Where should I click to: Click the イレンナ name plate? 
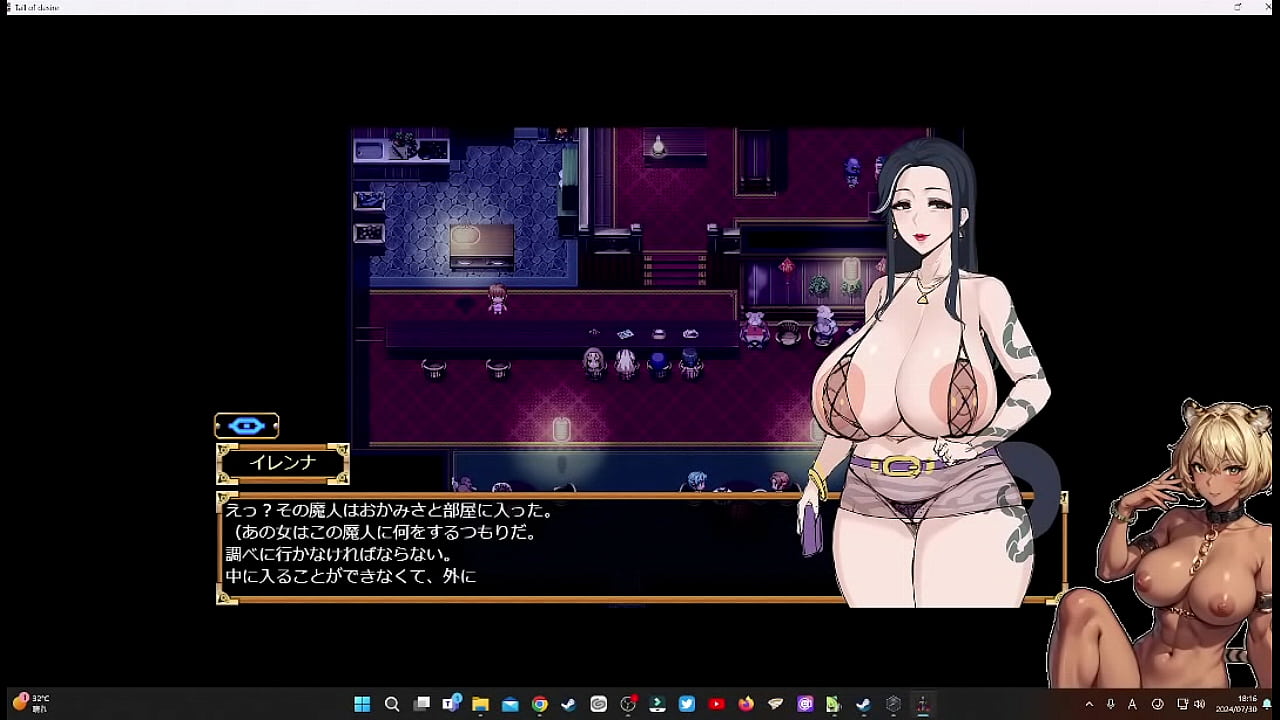[x=283, y=462]
